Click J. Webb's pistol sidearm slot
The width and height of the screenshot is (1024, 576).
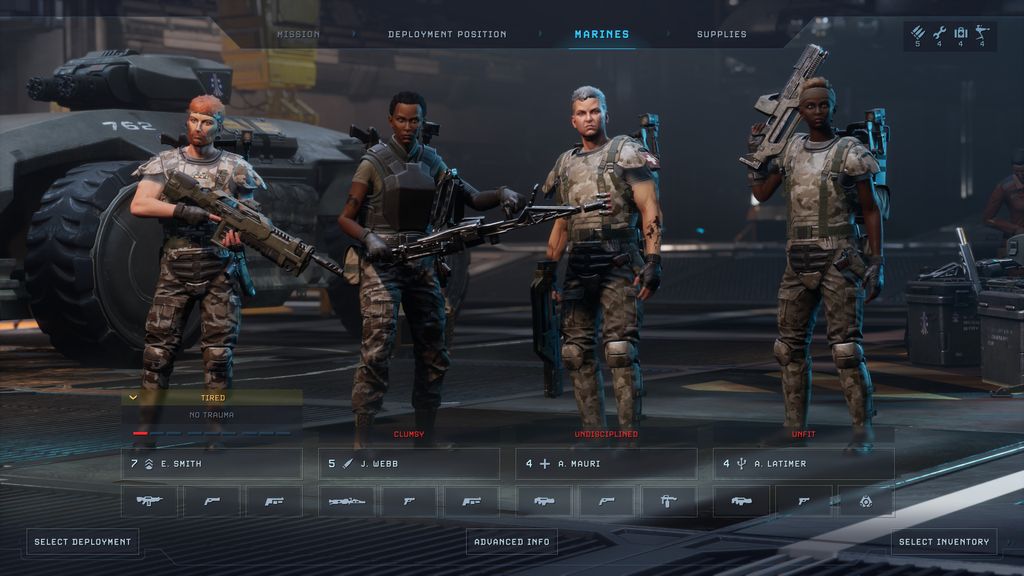pos(409,501)
